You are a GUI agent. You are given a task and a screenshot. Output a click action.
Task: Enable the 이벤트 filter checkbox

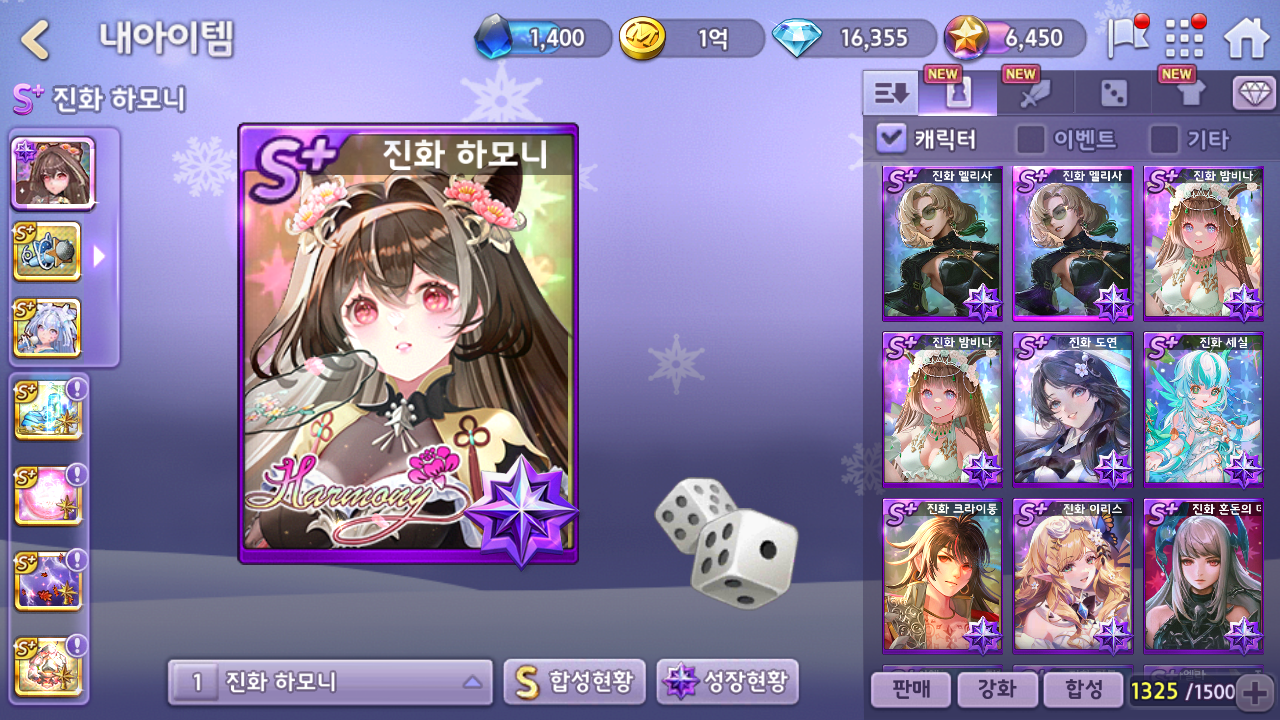1030,138
